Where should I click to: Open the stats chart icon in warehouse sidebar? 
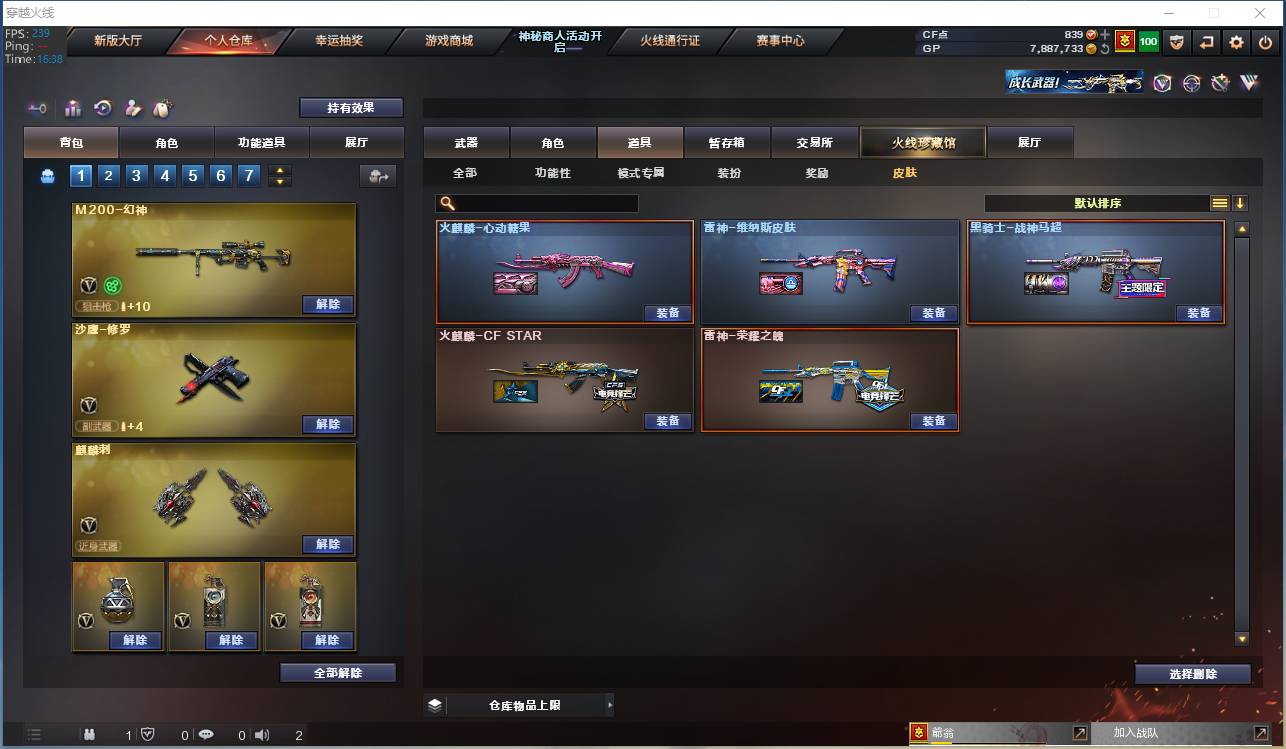[72, 107]
